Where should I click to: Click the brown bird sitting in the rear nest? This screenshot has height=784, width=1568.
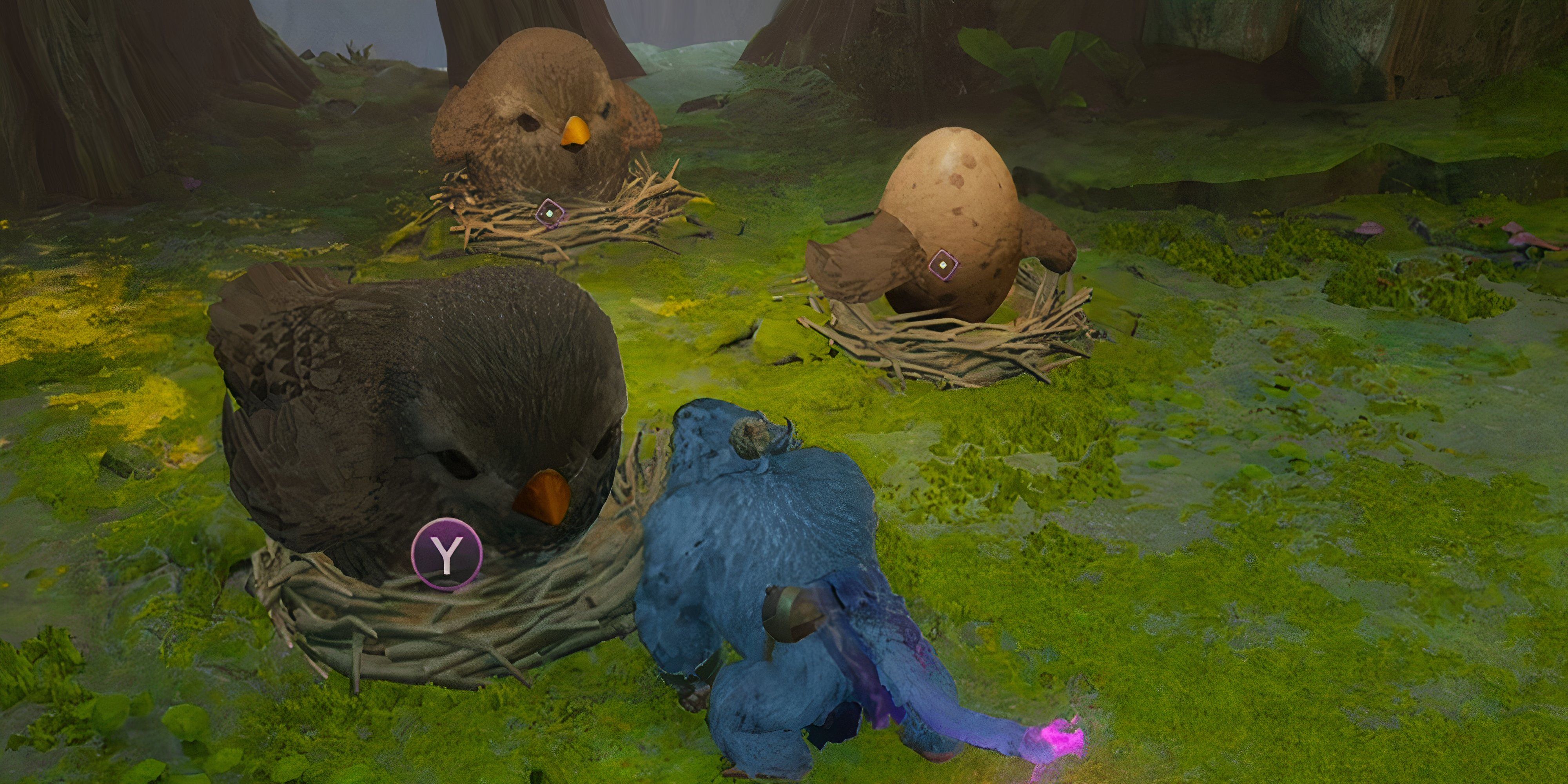point(535,110)
